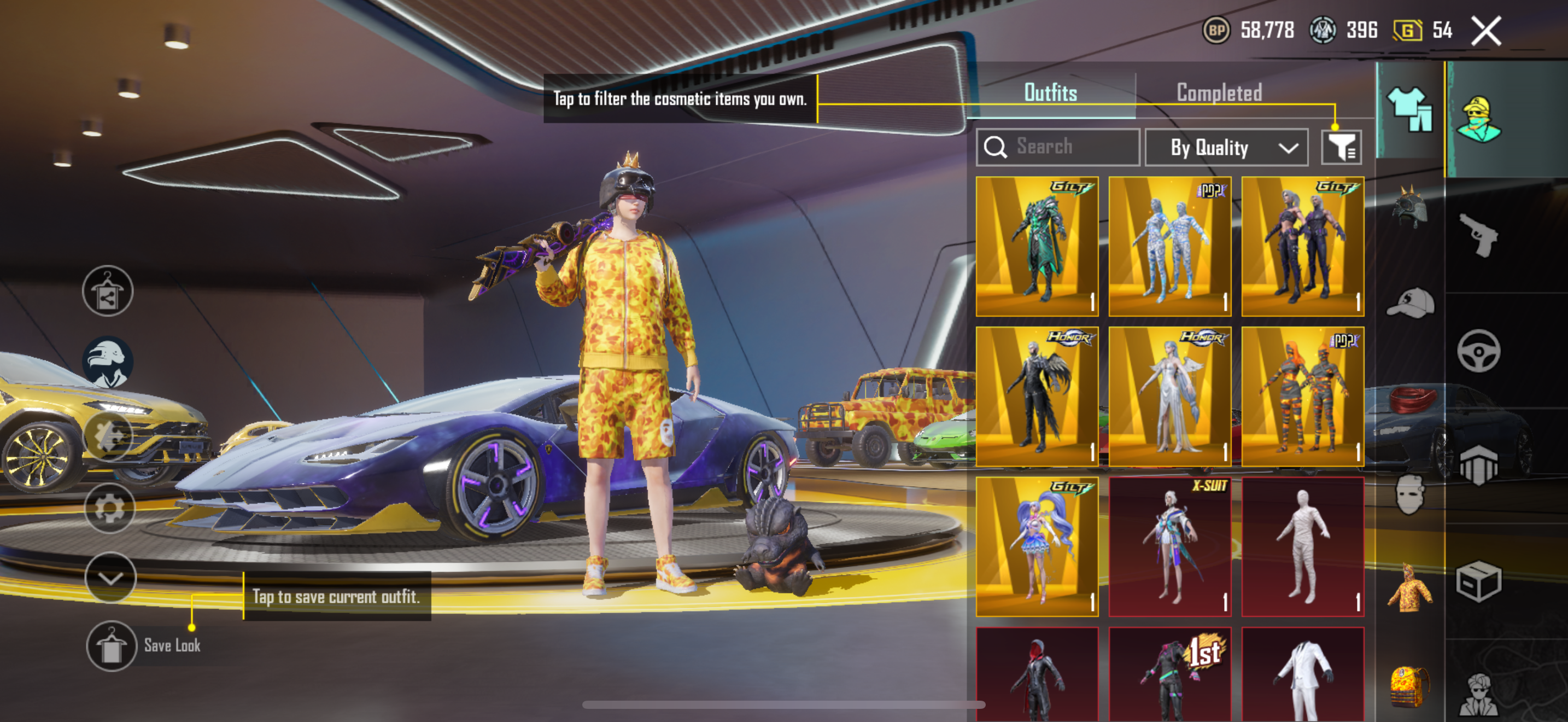Click the outfit Search field
The height and width of the screenshot is (722, 1568).
coord(1058,147)
